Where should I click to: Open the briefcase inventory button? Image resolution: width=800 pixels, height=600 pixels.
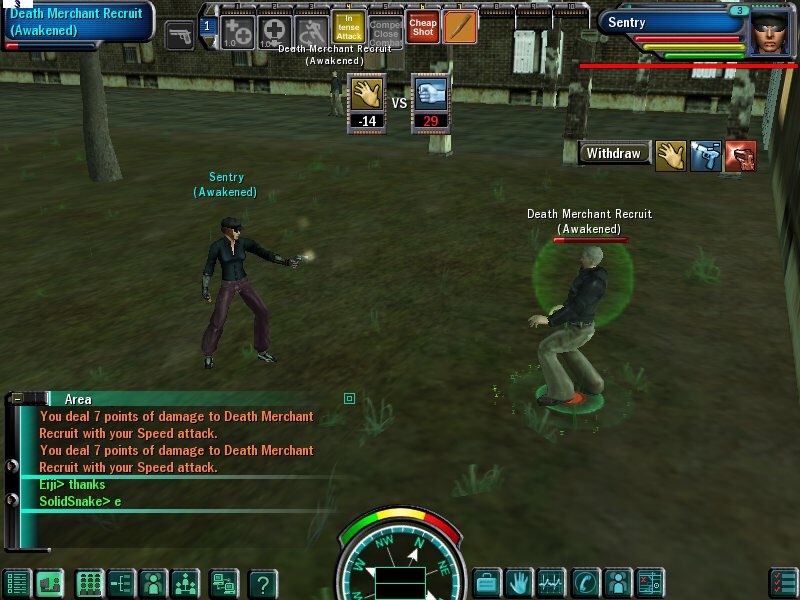486,582
